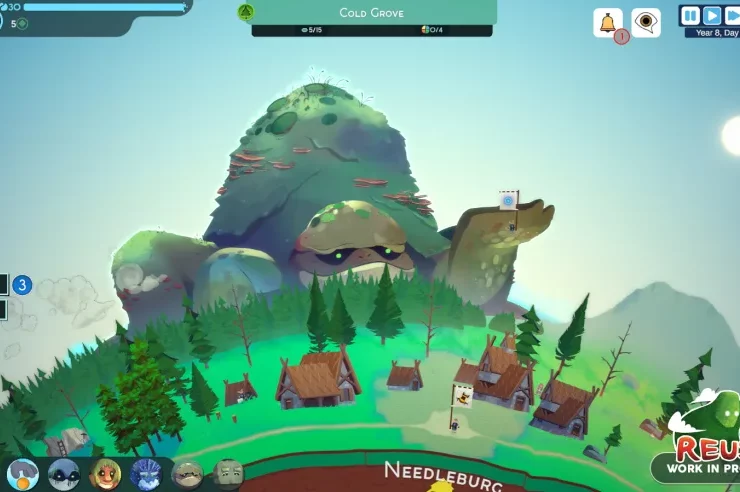Click the eye speech-bubble icon

pos(646,22)
